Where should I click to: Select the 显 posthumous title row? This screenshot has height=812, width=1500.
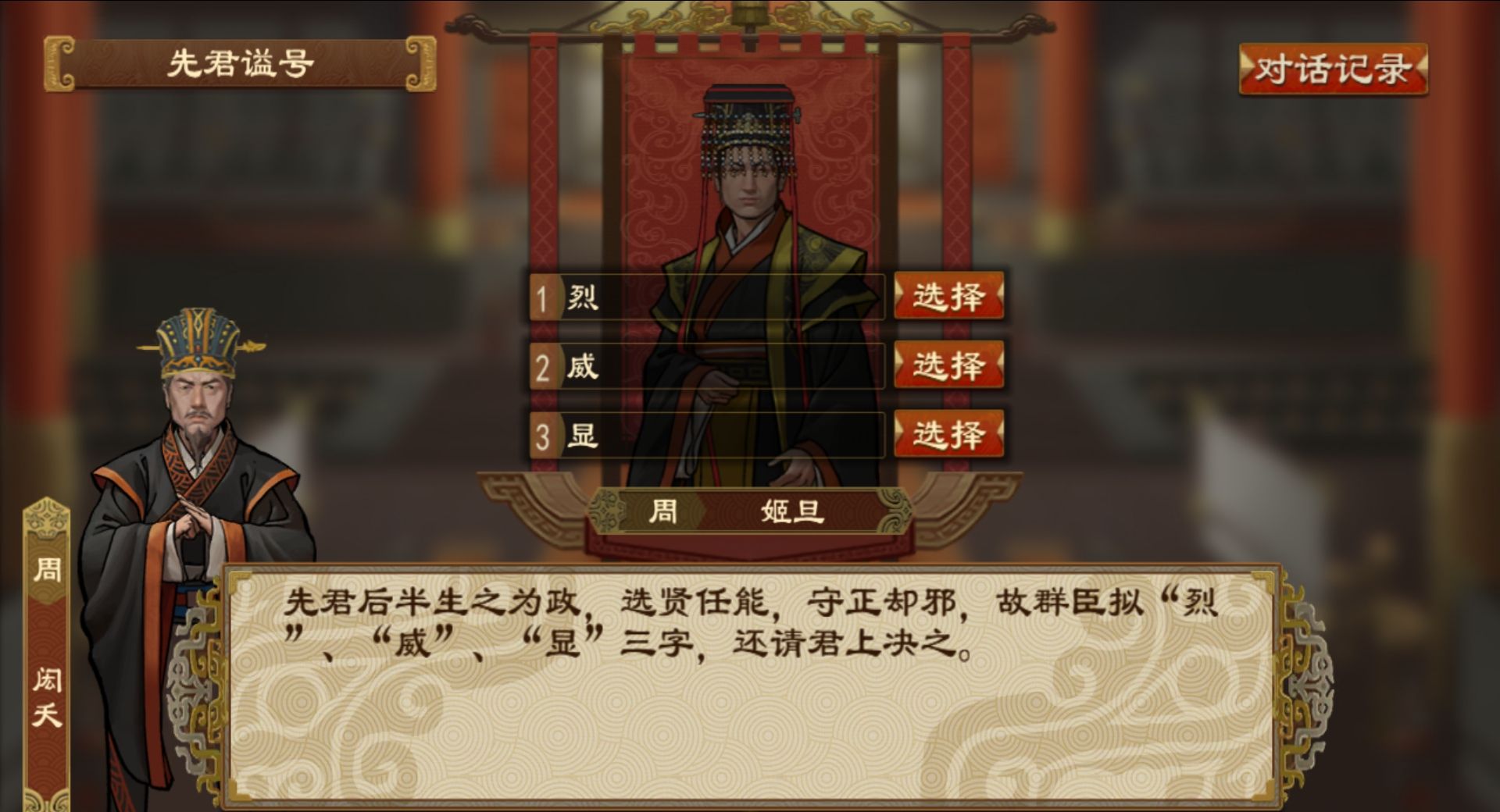[703, 434]
